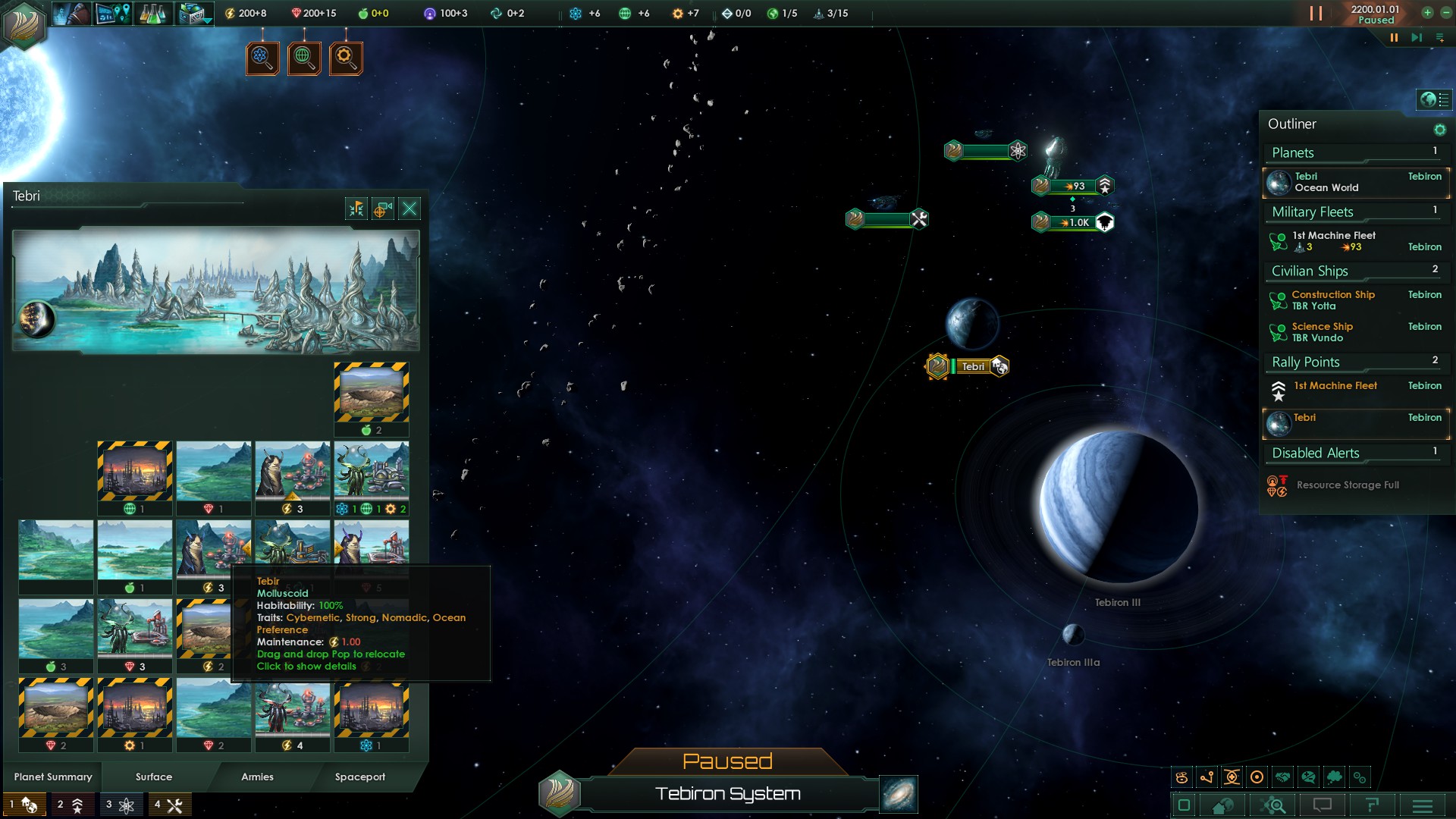Open the empire emblem at top left
1456x819 pixels.
24,24
